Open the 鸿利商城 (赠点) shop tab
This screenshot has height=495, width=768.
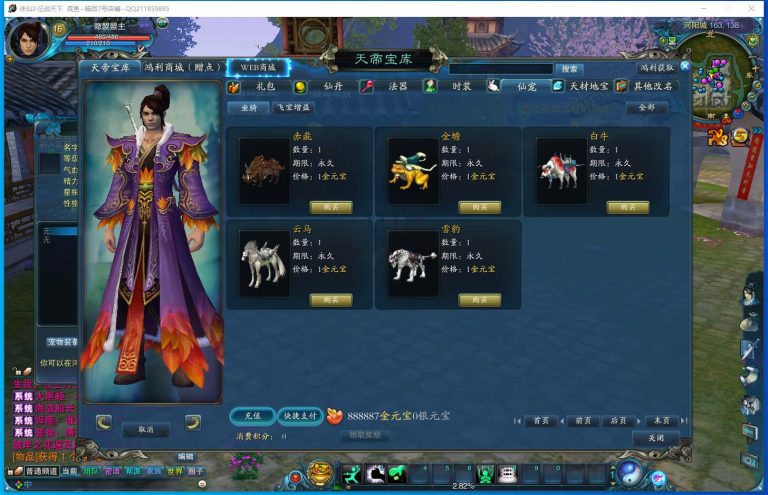point(181,67)
